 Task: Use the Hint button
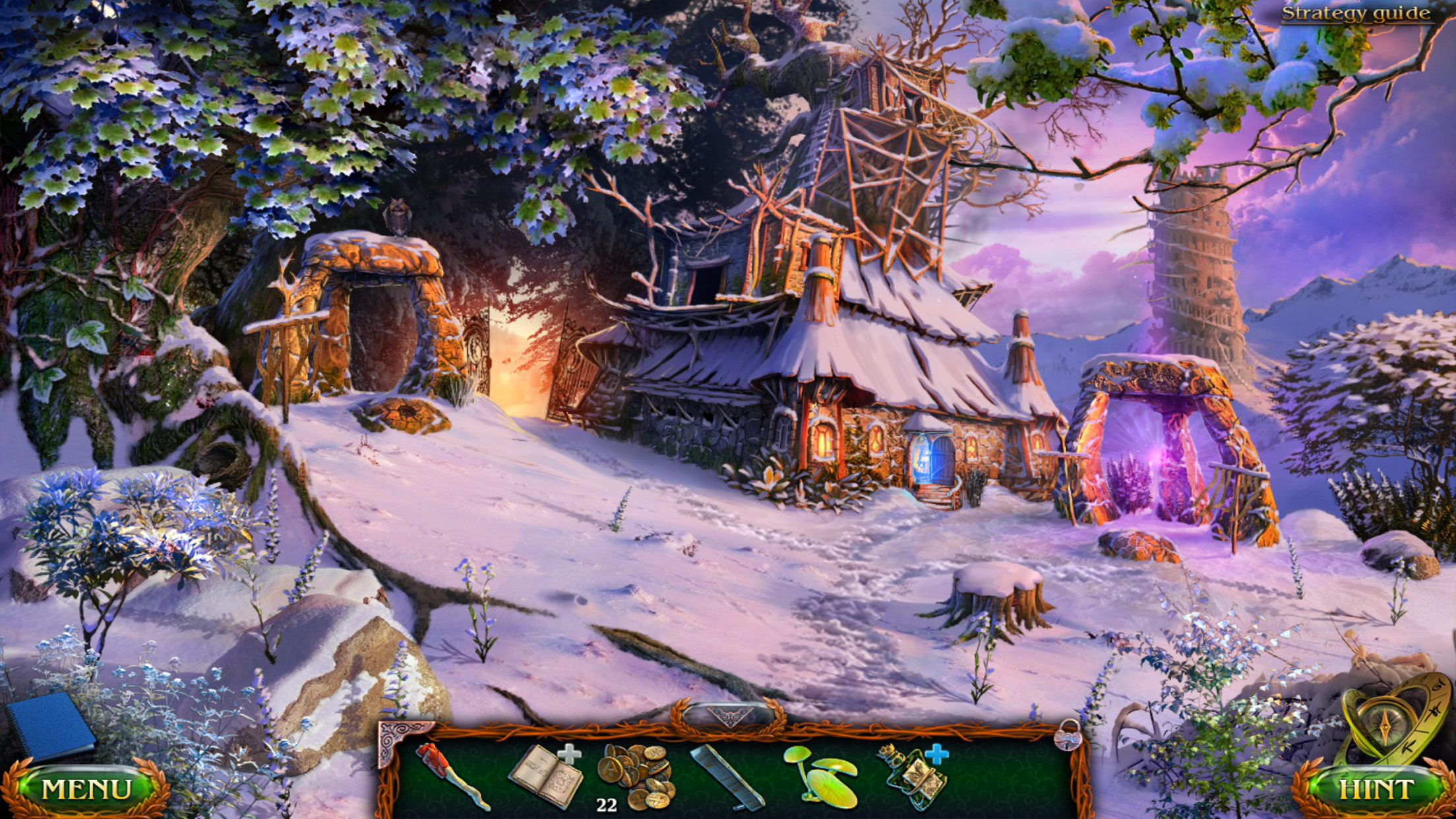tap(1375, 789)
